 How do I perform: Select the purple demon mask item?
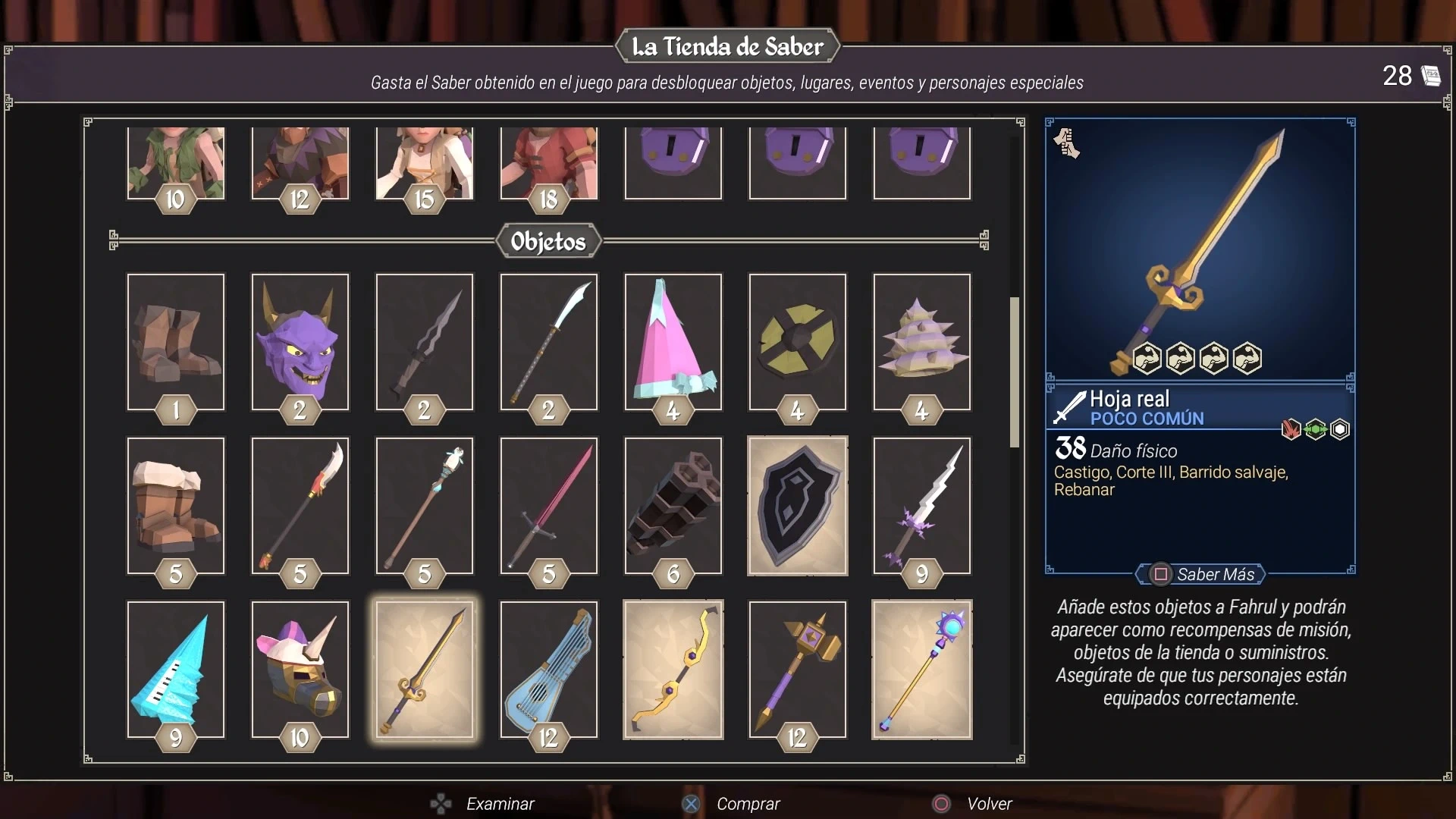click(x=300, y=341)
